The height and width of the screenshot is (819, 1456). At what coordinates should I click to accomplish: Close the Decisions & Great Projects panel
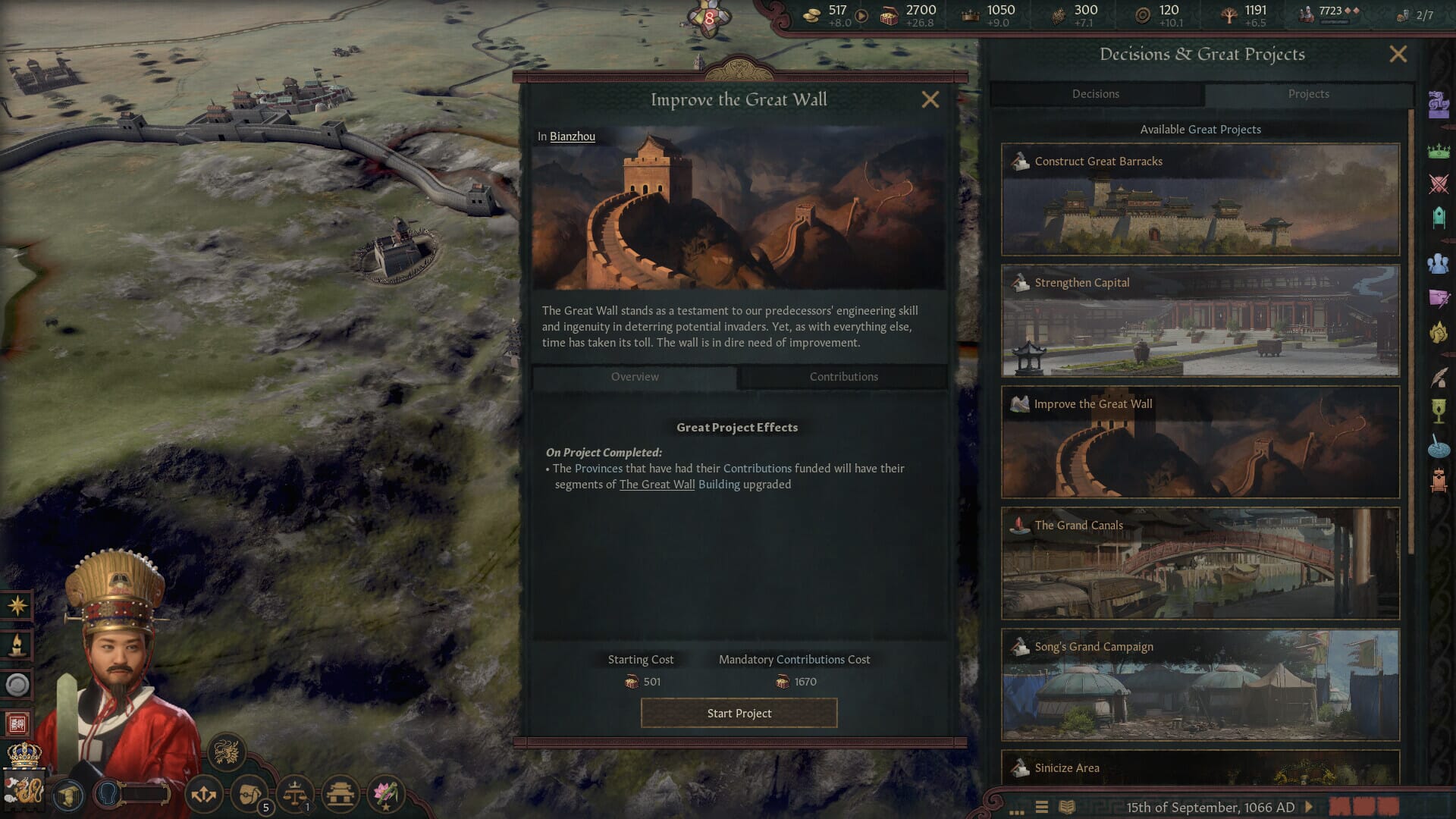1398,54
